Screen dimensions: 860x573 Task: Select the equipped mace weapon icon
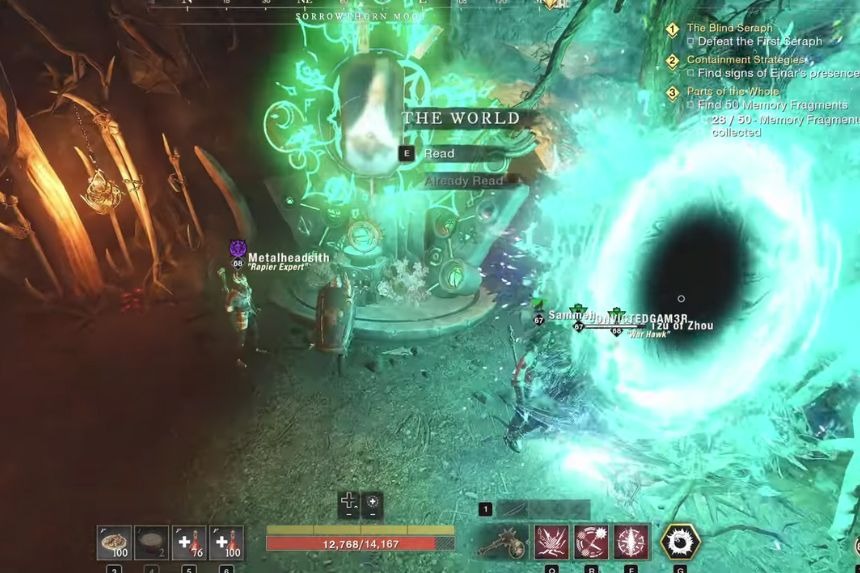pyautogui.click(x=503, y=542)
